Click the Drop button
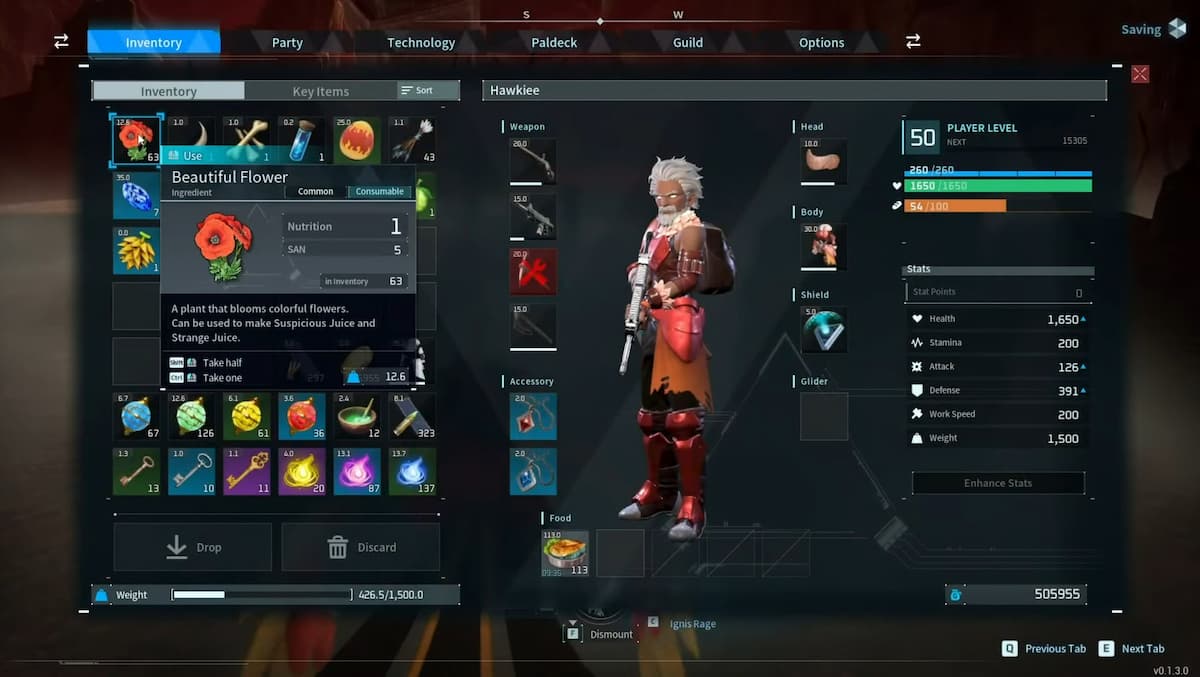 pos(193,547)
